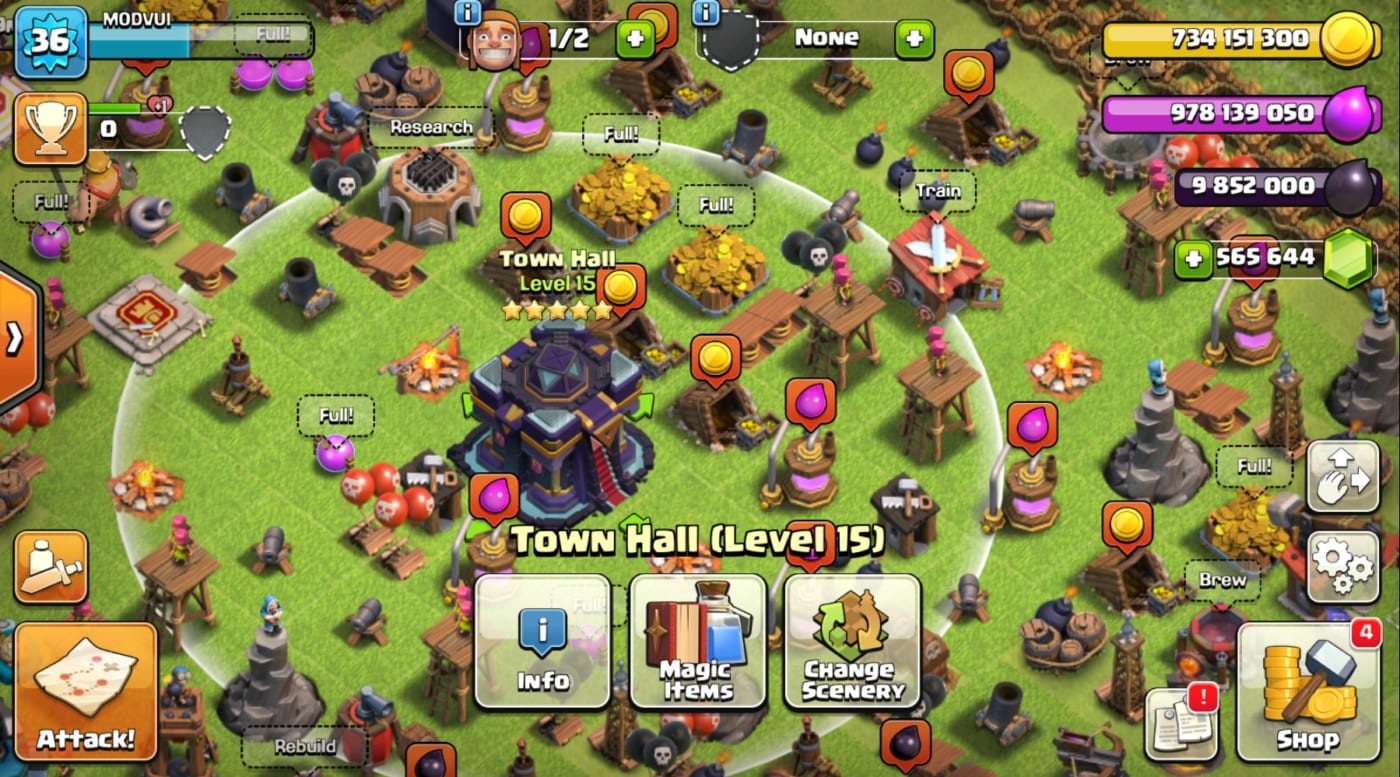Tap the plus beside the None clan slot

917,38
